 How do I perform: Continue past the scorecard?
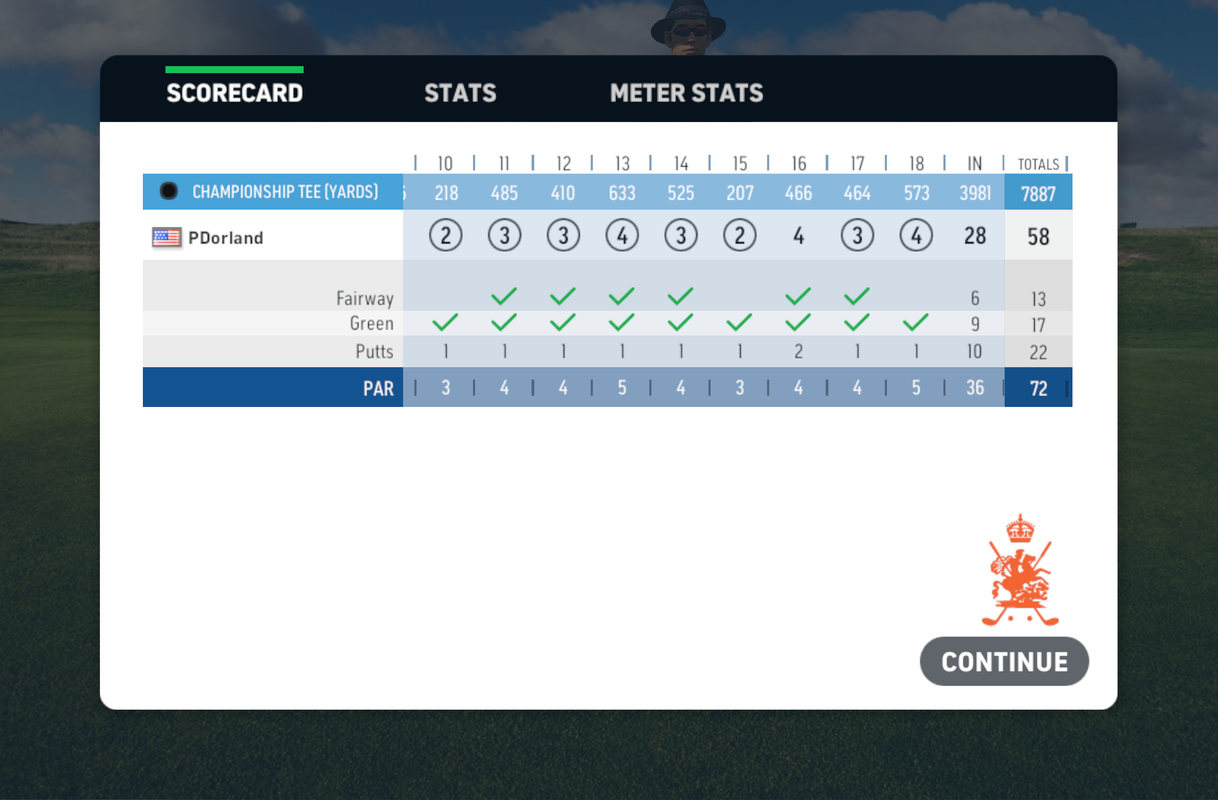(x=1004, y=661)
